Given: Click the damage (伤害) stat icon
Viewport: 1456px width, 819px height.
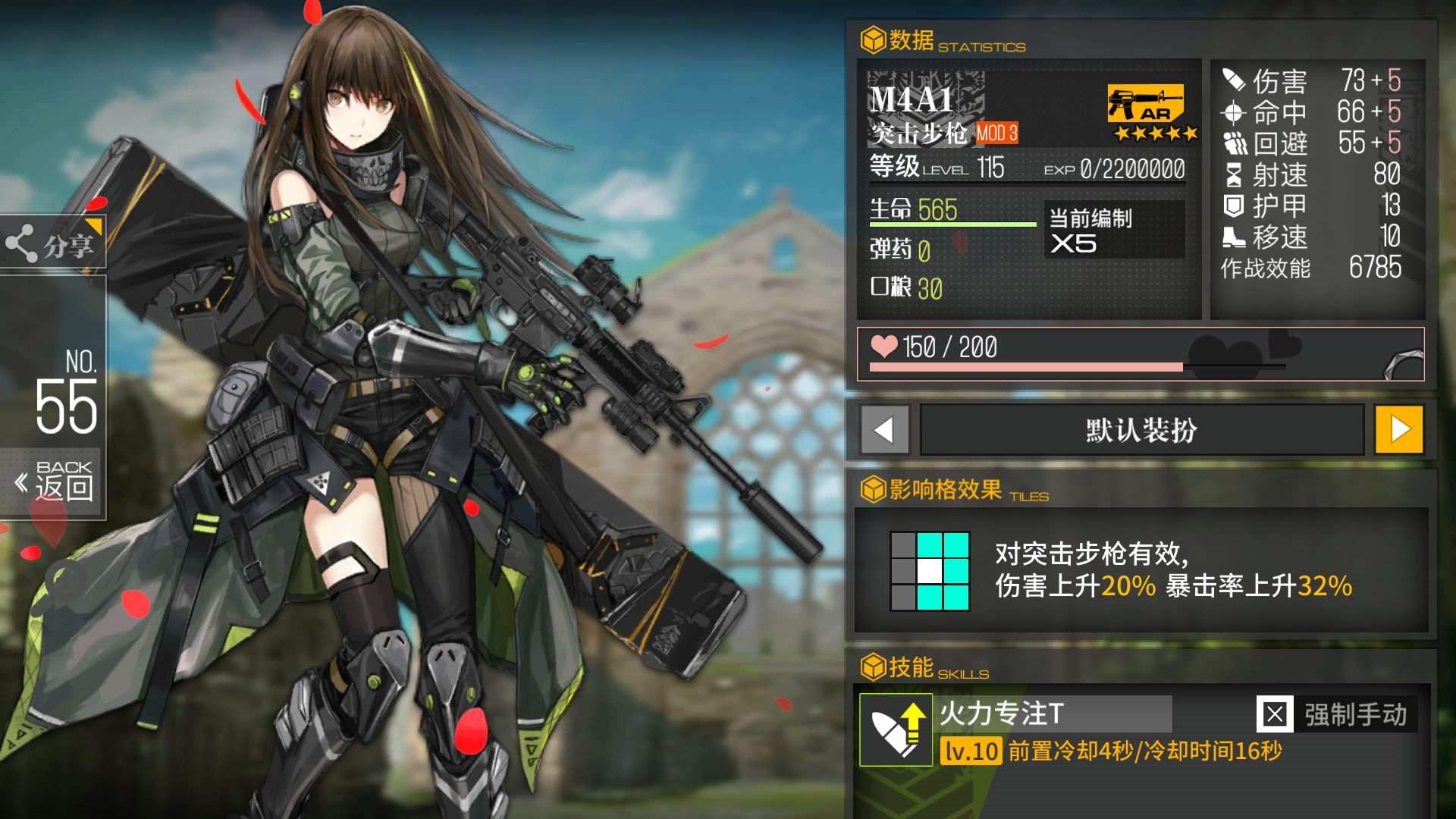Looking at the screenshot, I should [x=1233, y=80].
